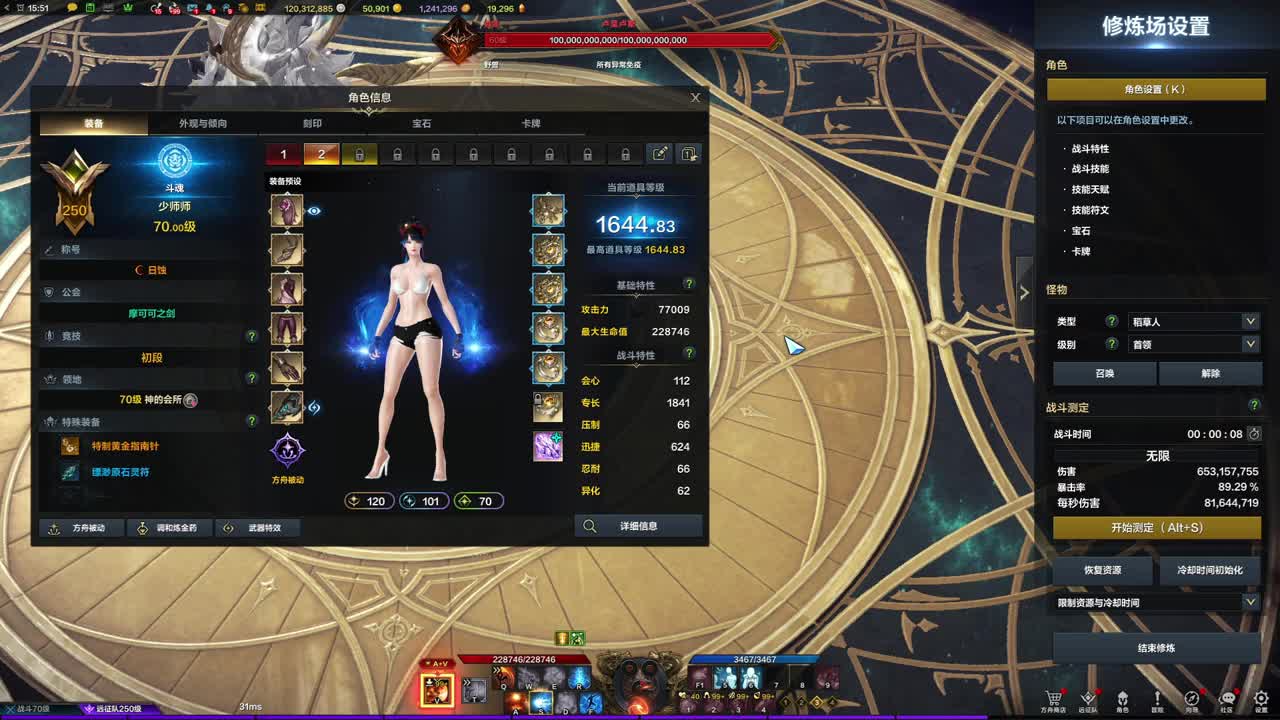The height and width of the screenshot is (720, 1280).
Task: Switch to the 刻印 tab
Action: 312,124
